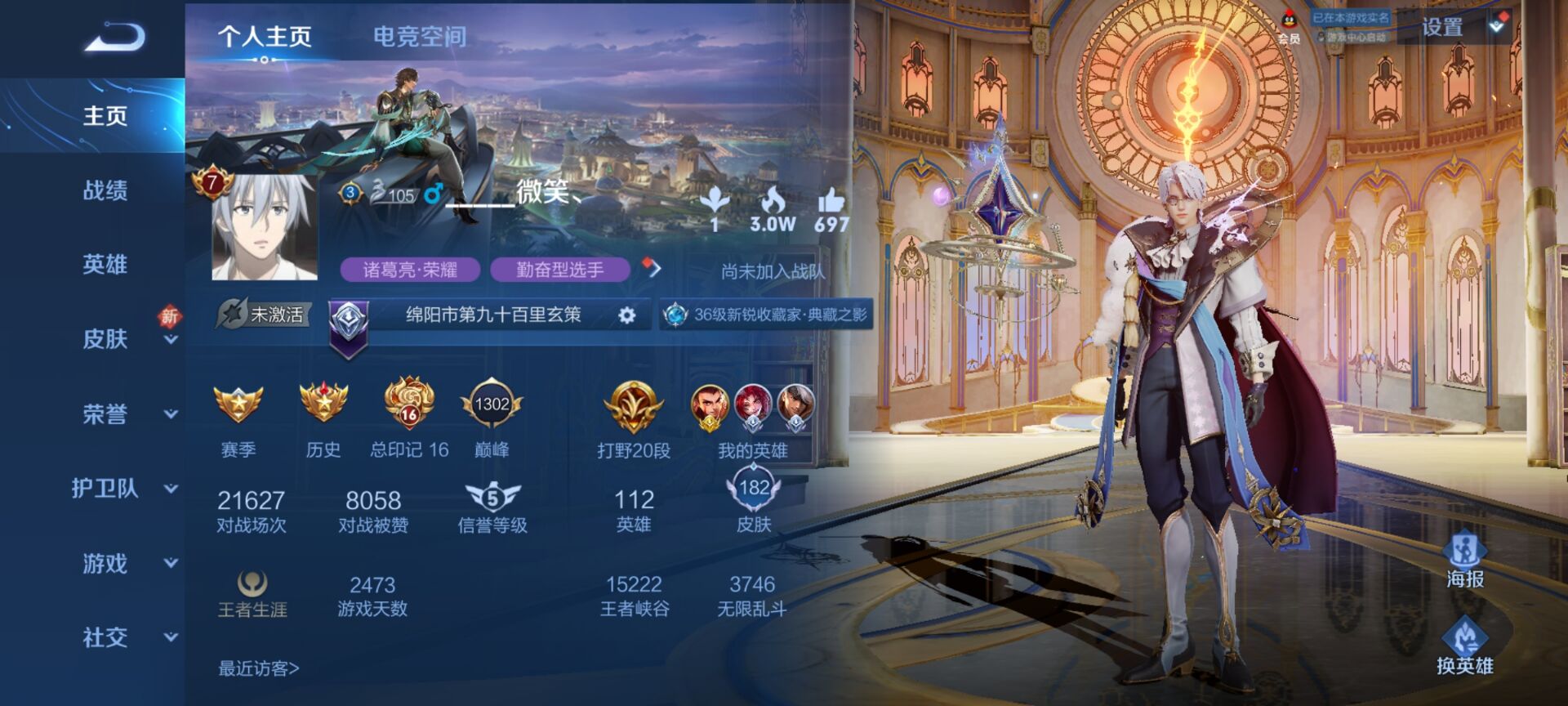Open the 战绩 match record section
Viewport: 1568px width, 706px height.
point(105,190)
